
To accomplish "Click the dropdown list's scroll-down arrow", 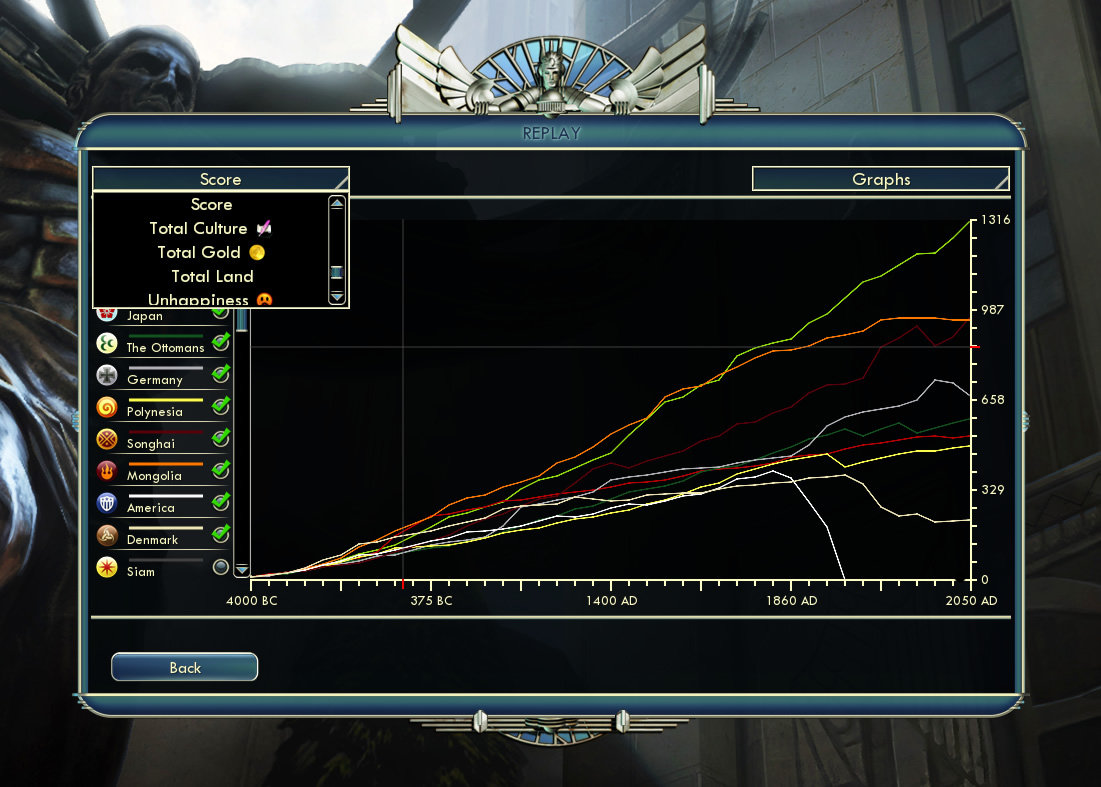I will pos(337,297).
